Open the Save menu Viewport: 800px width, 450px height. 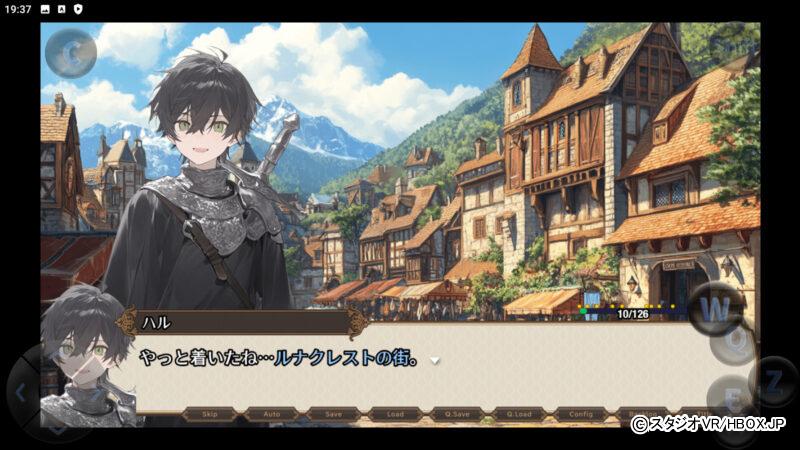(x=334, y=413)
